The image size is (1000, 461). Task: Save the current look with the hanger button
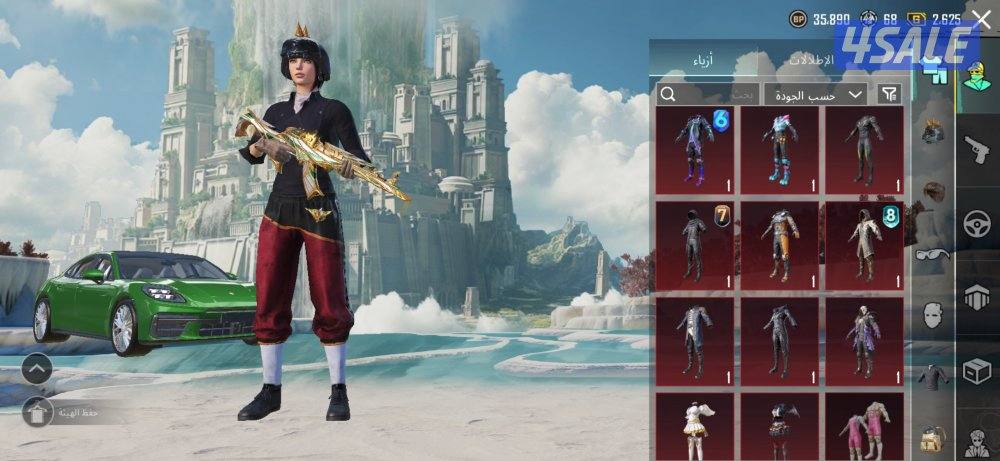point(37,411)
